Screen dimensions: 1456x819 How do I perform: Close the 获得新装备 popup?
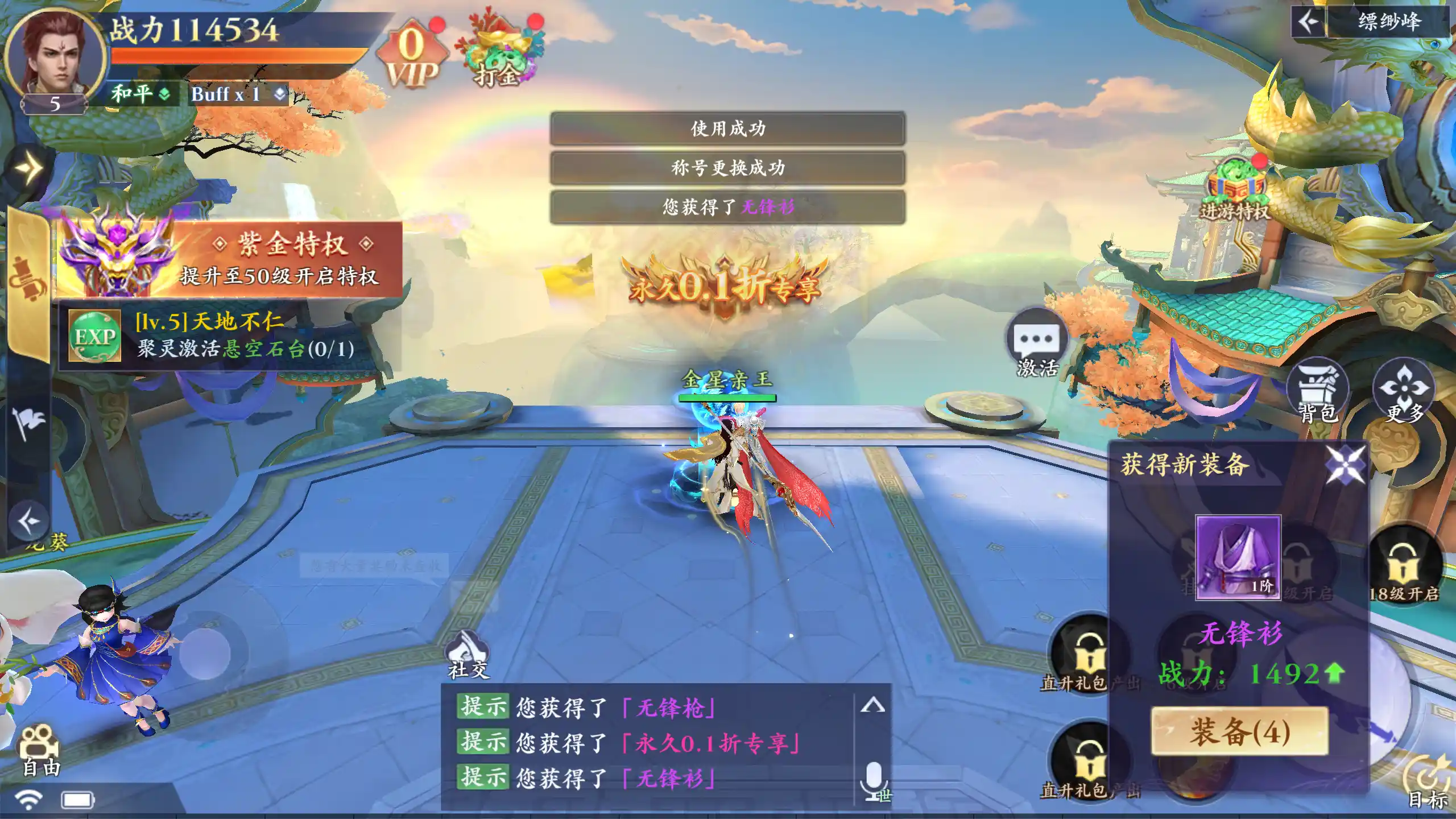1345,464
